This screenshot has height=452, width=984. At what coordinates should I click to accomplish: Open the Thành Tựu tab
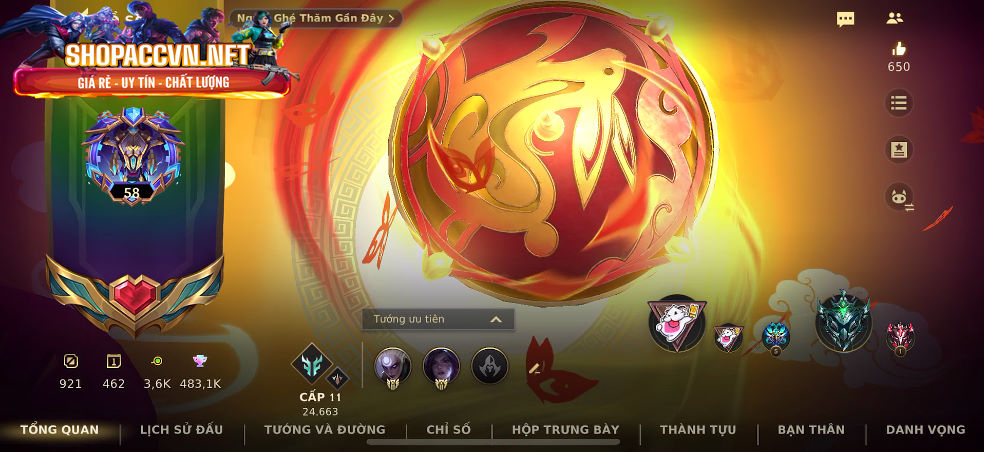coord(698,430)
